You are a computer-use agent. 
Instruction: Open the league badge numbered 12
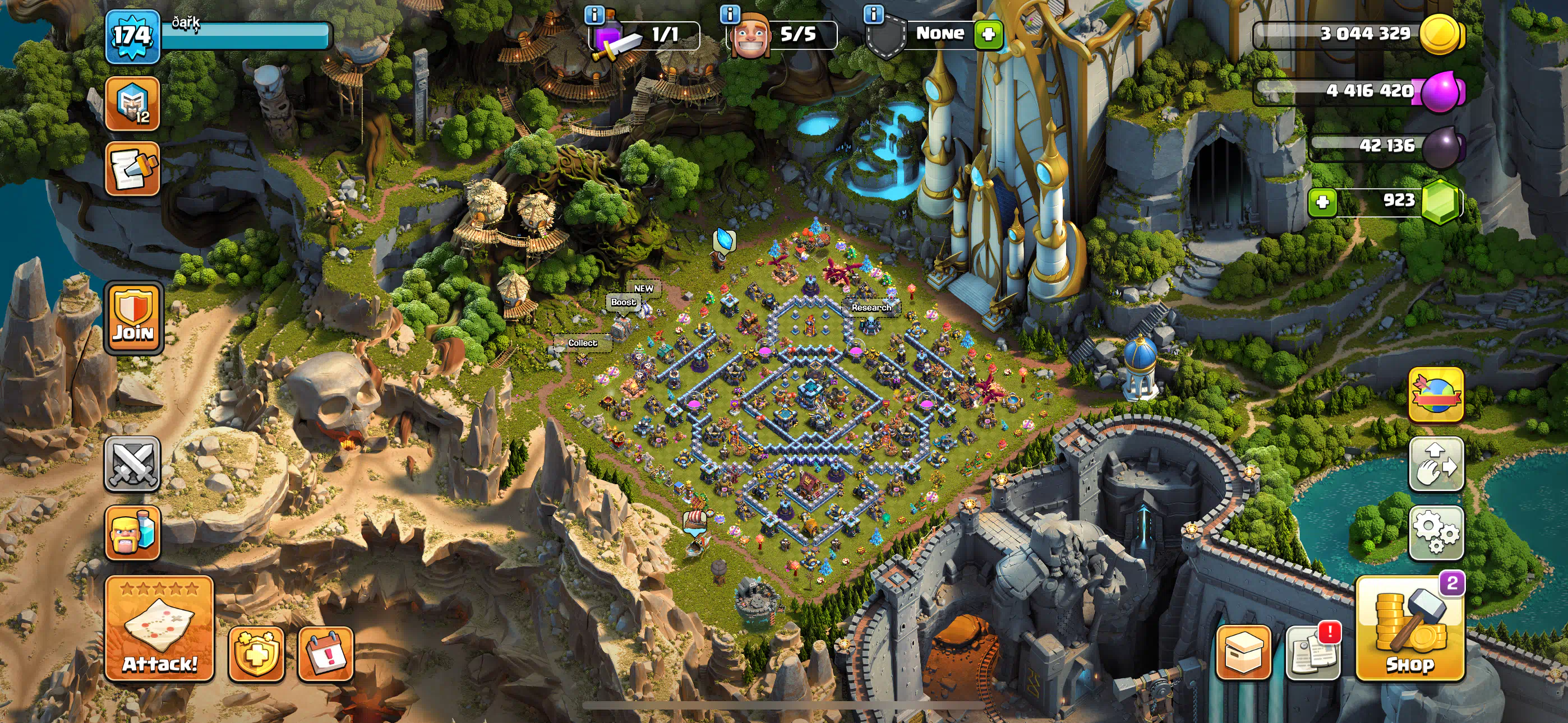tap(133, 103)
